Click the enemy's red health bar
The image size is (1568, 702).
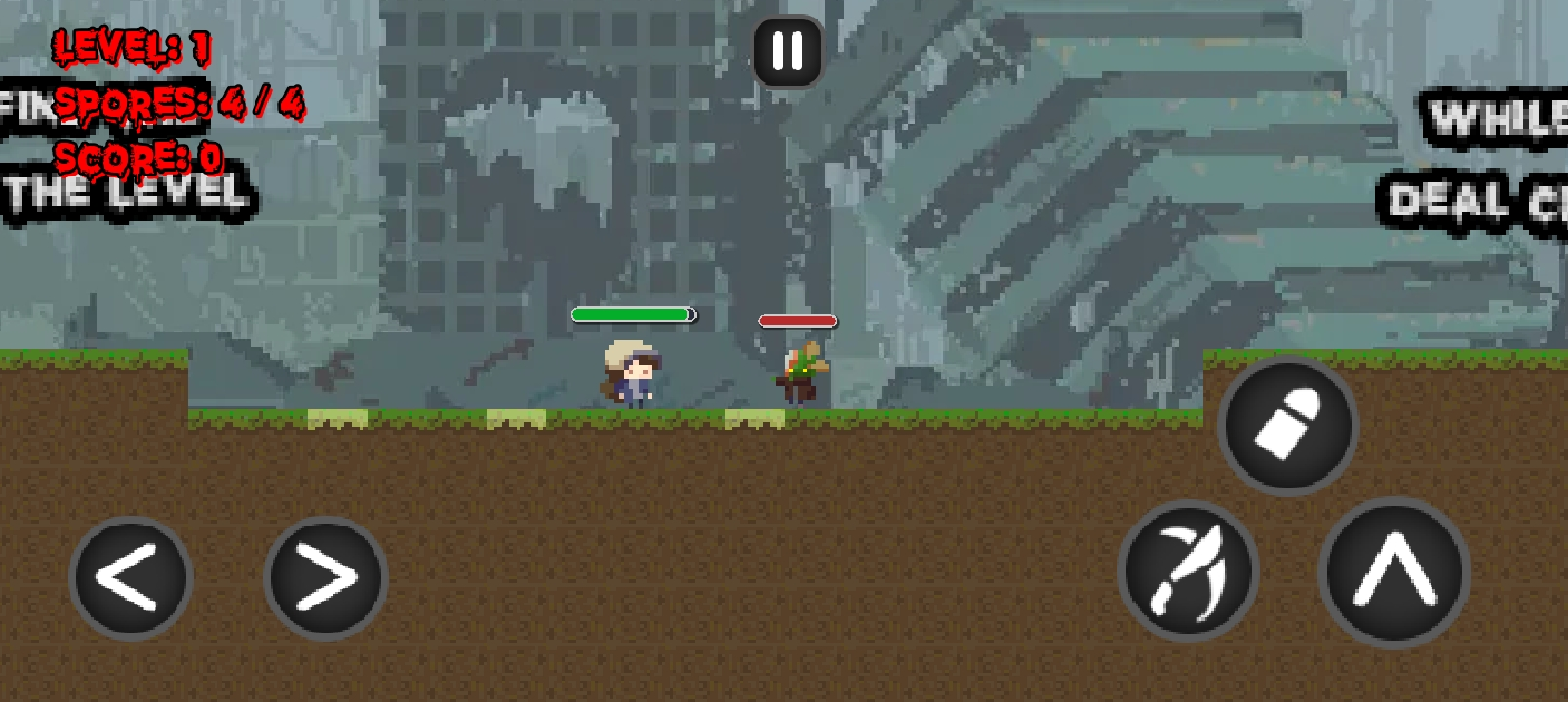[798, 318]
